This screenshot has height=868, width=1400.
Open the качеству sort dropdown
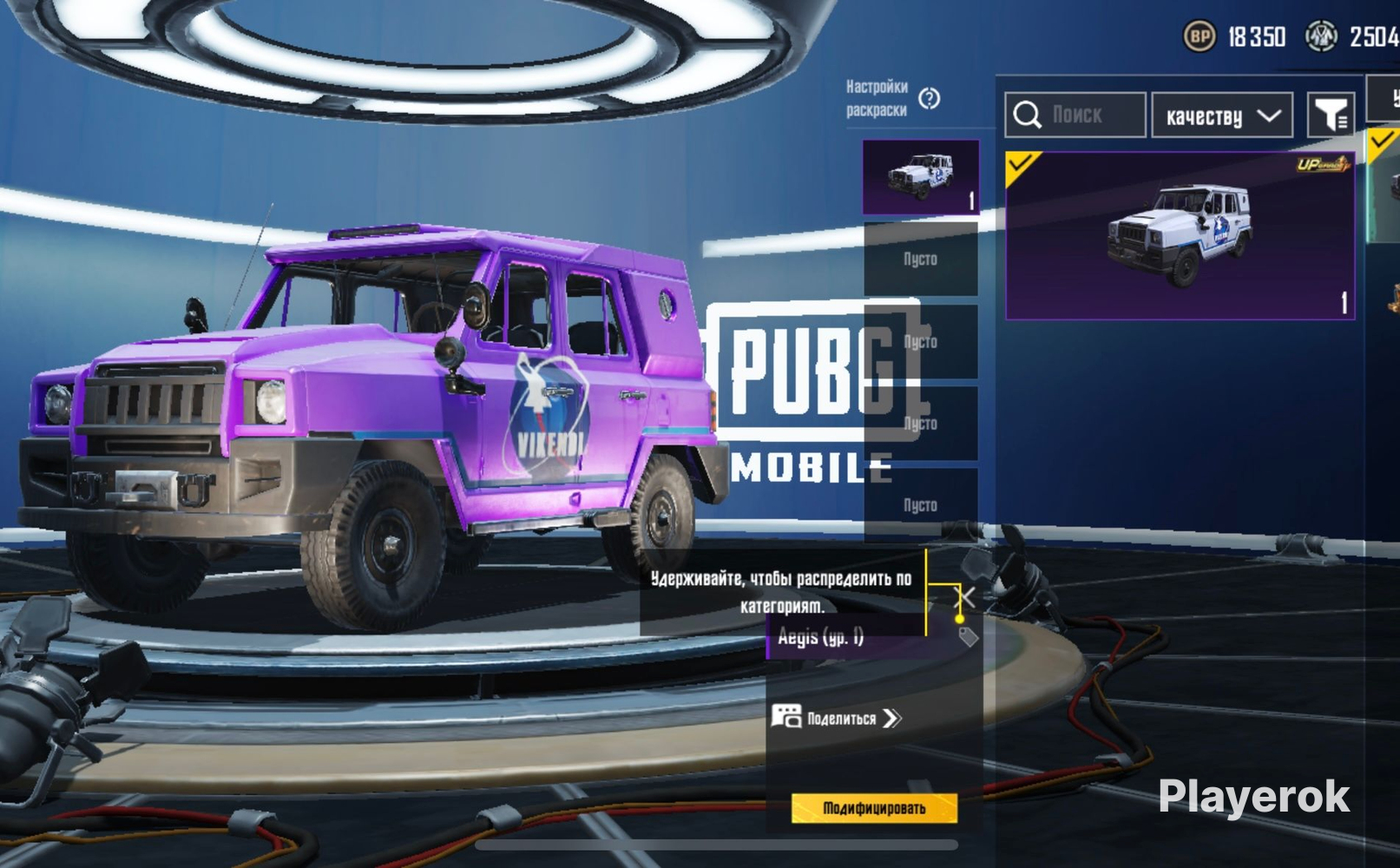1222,115
